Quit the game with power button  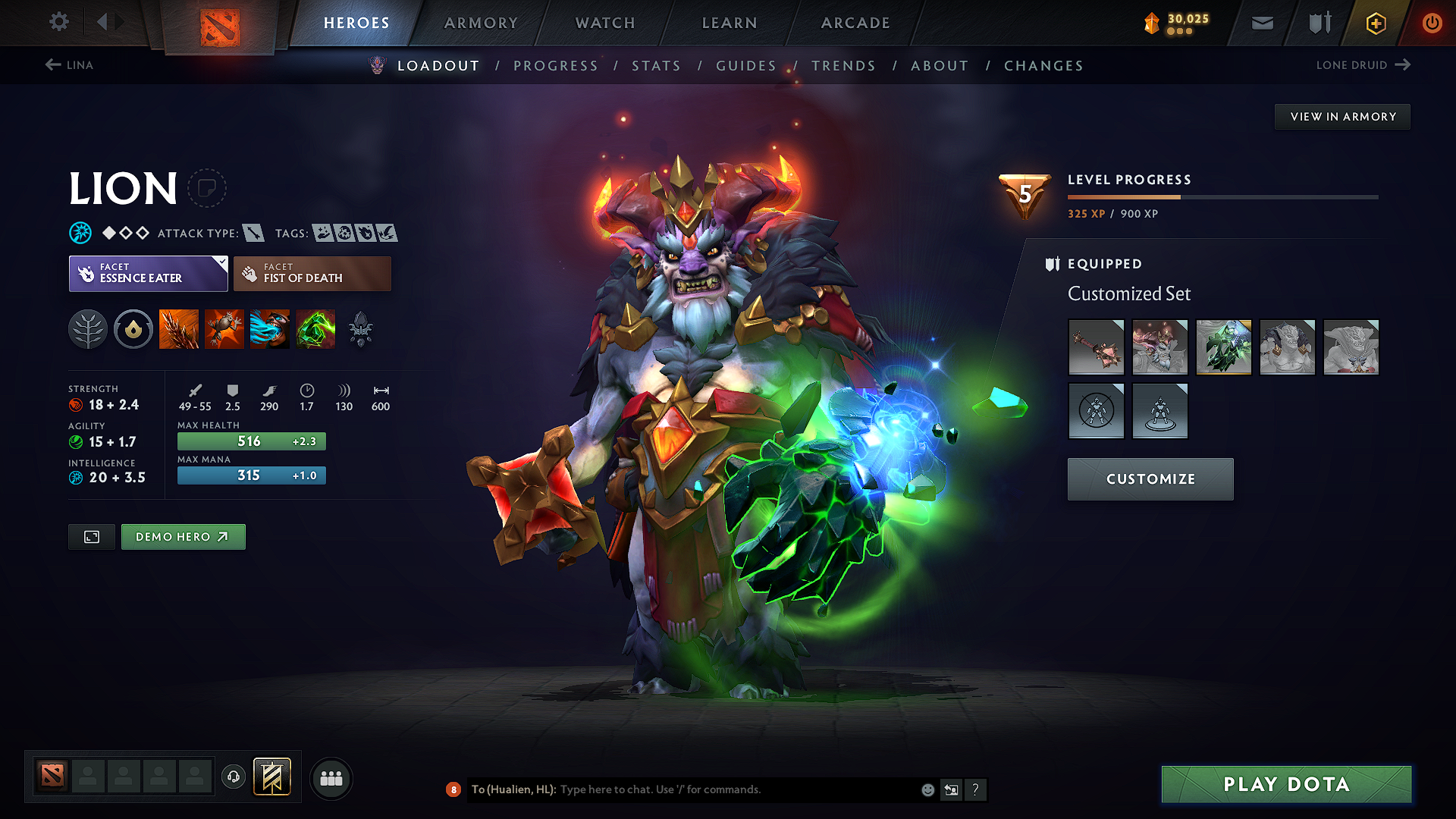point(1432,23)
